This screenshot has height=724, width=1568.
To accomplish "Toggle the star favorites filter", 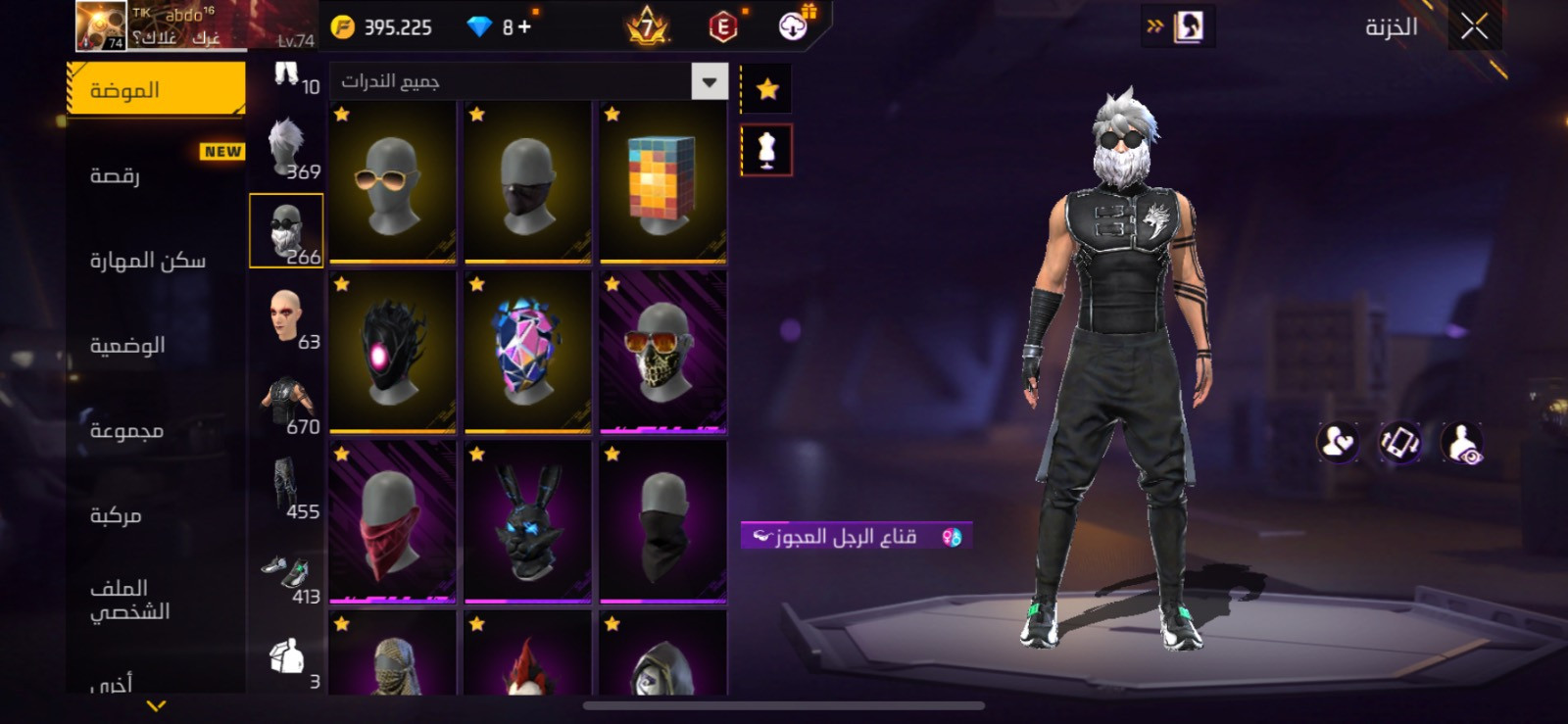I will (x=767, y=88).
